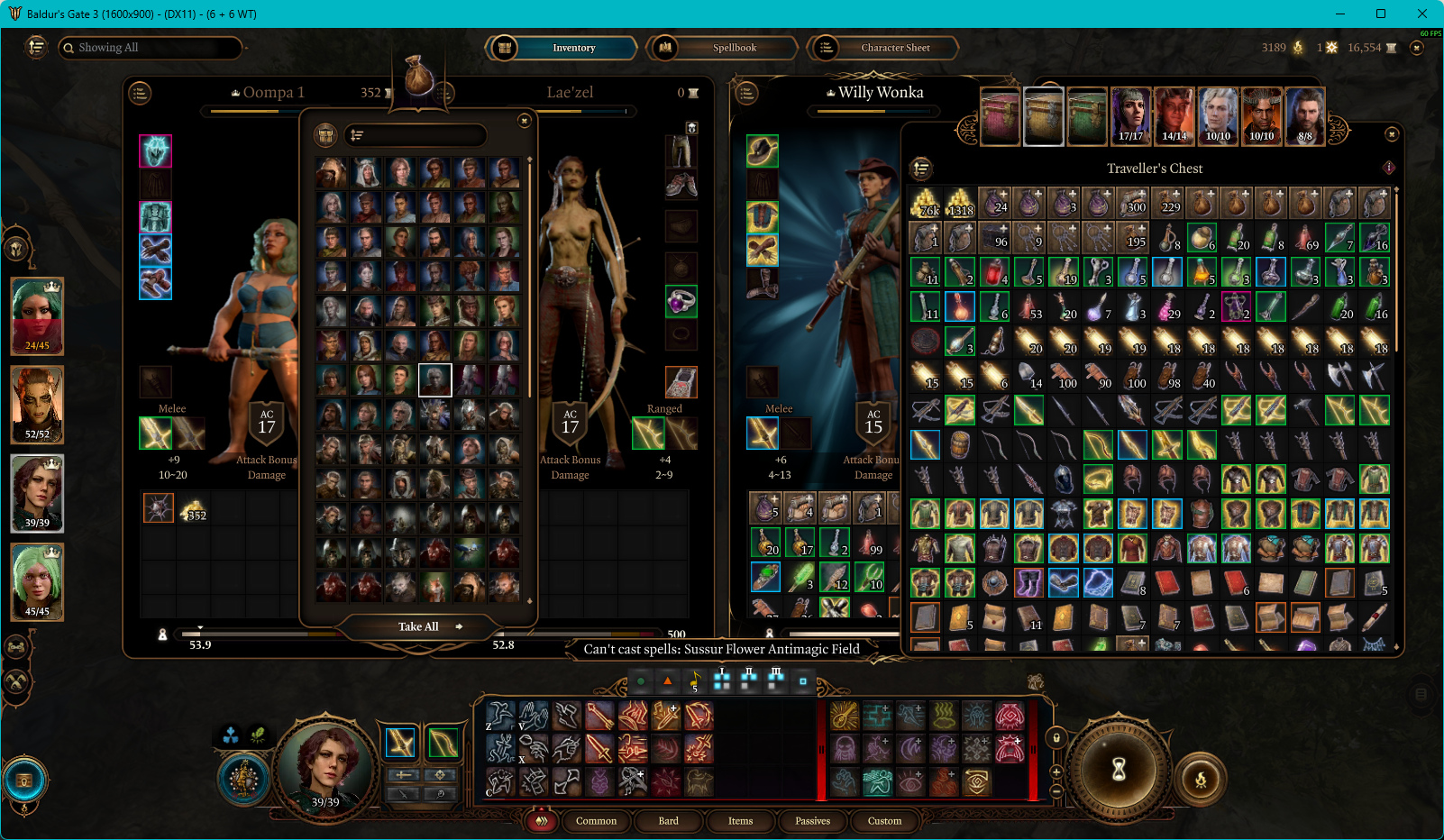
Task: Close the Baldur's Gate 3 window
Action: coord(1421,14)
